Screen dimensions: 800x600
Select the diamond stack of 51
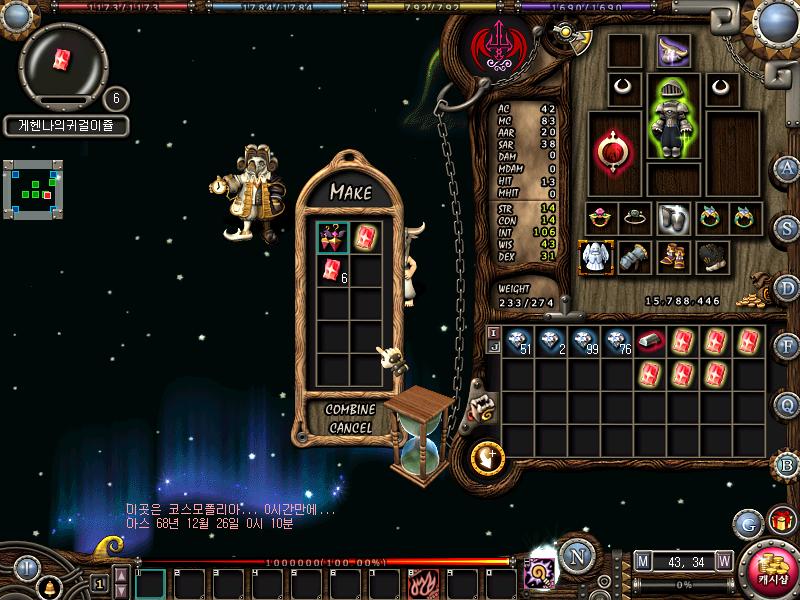tap(518, 341)
